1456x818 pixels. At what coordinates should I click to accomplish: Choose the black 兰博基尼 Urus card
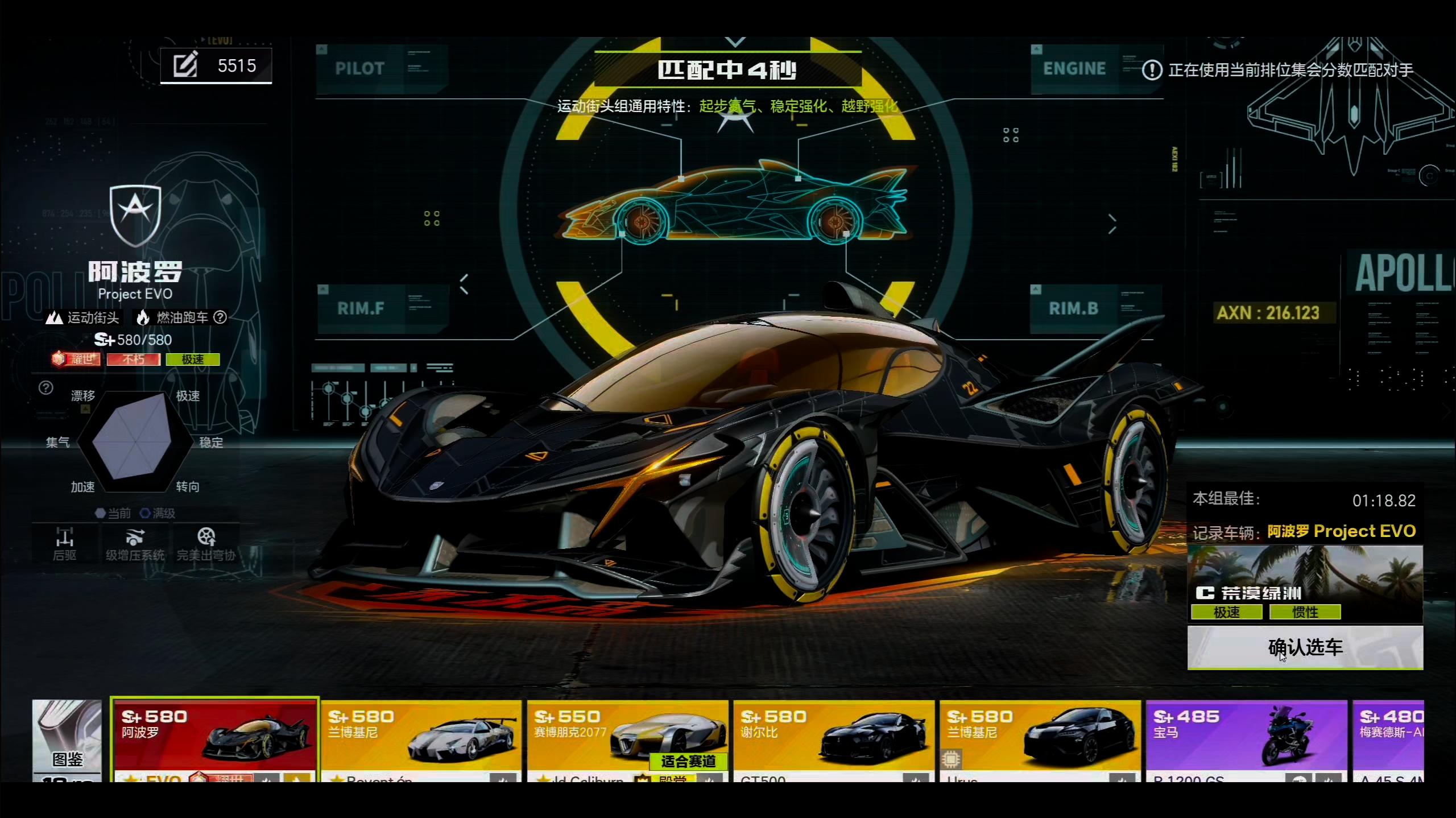pos(1040,738)
